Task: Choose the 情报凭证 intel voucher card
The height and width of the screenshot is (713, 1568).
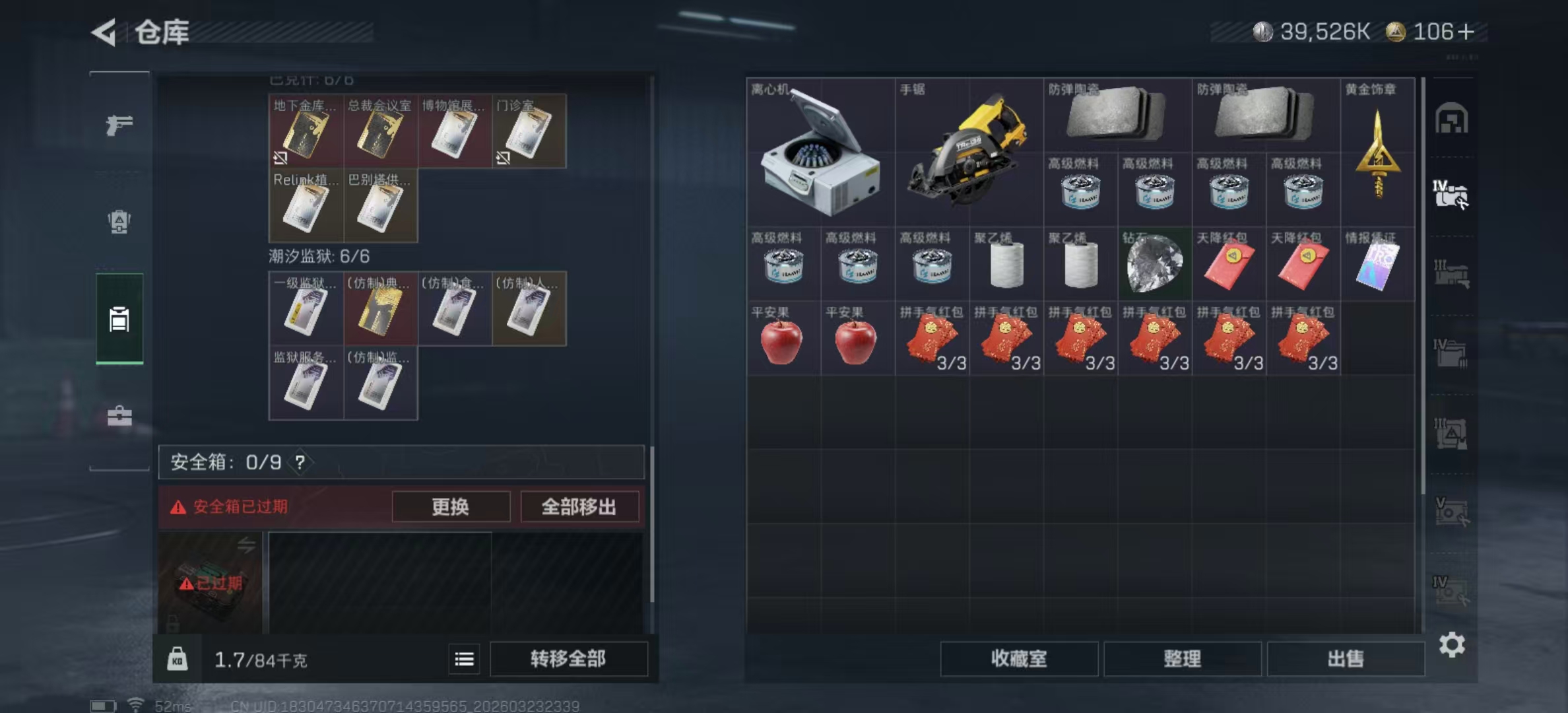Action: pyautogui.click(x=1378, y=264)
